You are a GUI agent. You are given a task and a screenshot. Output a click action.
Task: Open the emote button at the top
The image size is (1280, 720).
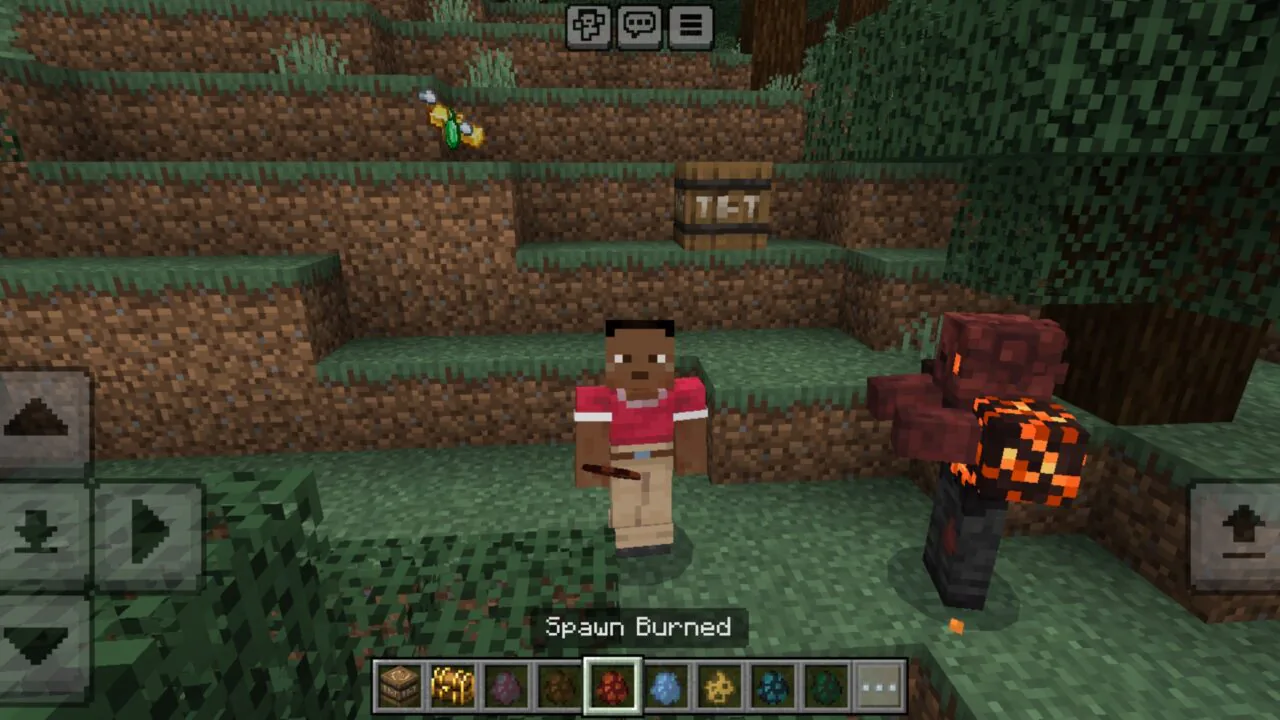coord(588,27)
